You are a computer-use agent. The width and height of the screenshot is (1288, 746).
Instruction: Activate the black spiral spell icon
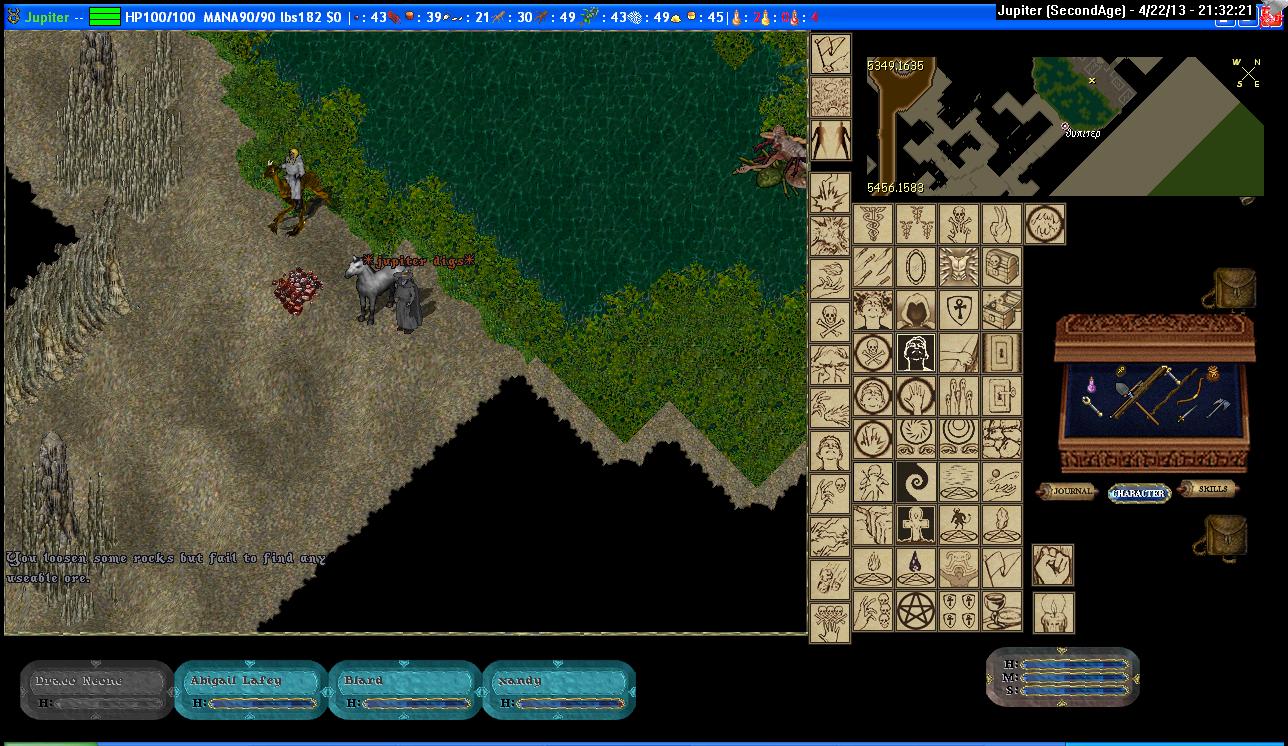[915, 481]
